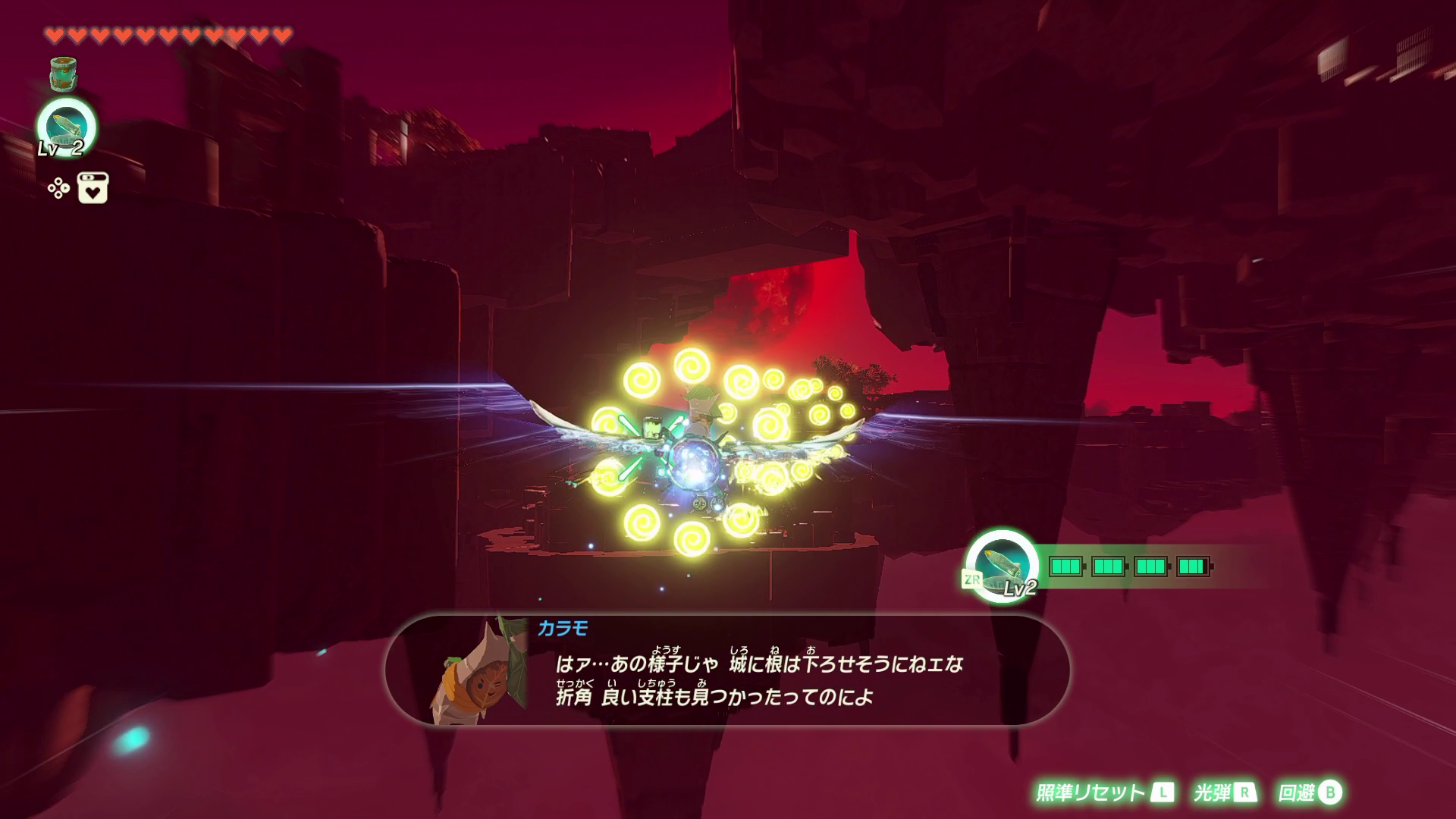The height and width of the screenshot is (819, 1456).
Task: Select the green canister item icon
Action: pyautogui.click(x=66, y=74)
